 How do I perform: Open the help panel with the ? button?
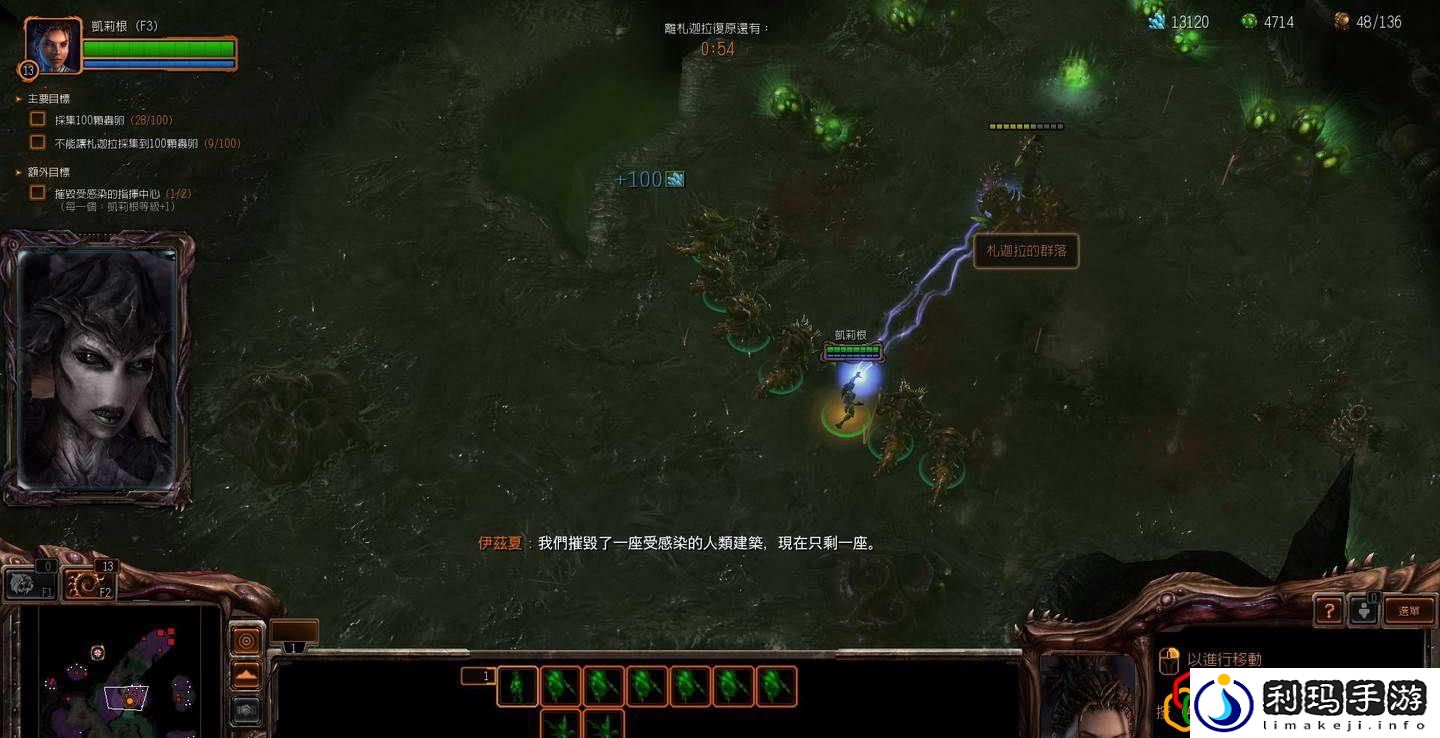[x=1328, y=610]
